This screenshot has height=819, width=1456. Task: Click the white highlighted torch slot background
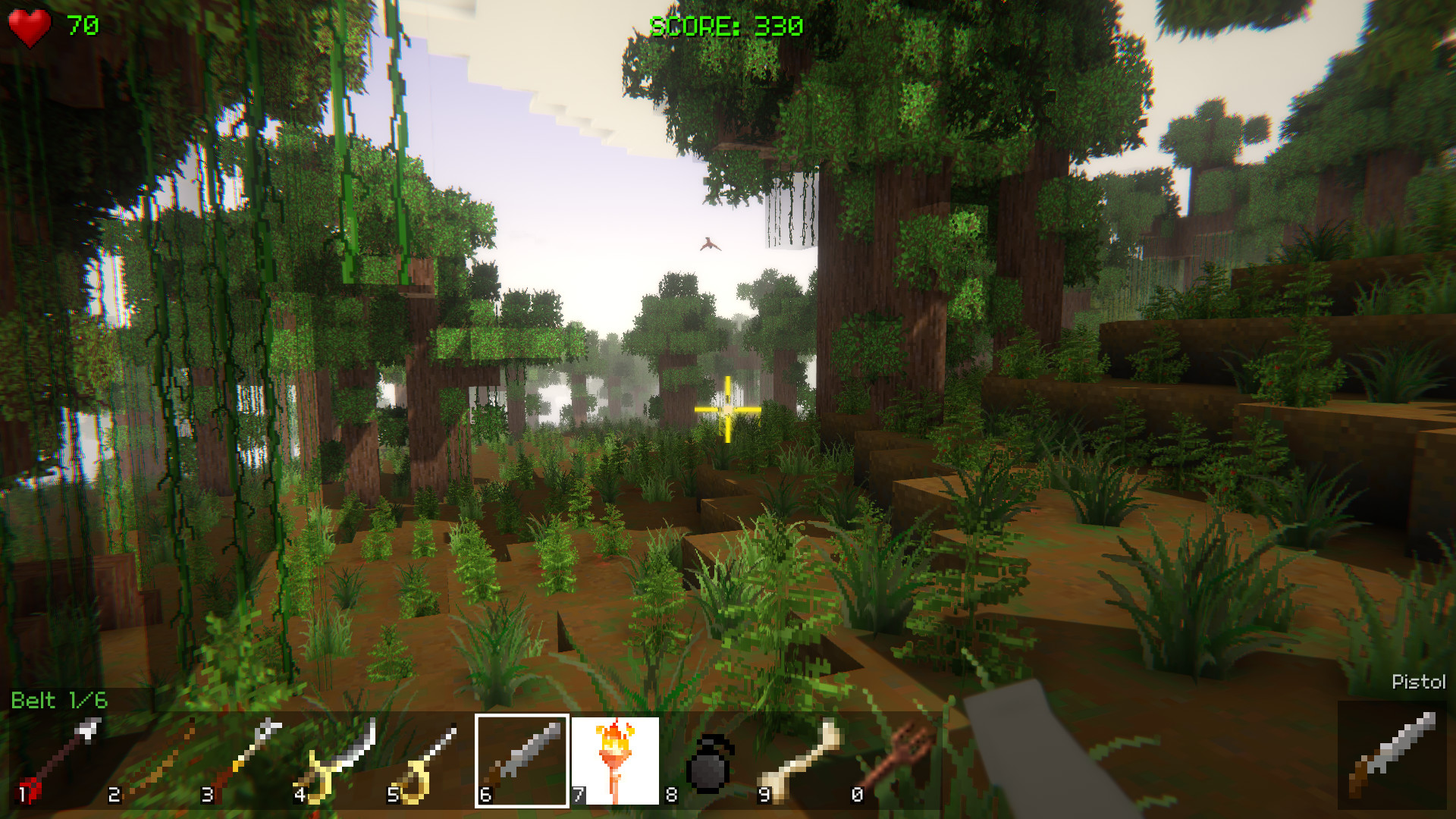616,762
